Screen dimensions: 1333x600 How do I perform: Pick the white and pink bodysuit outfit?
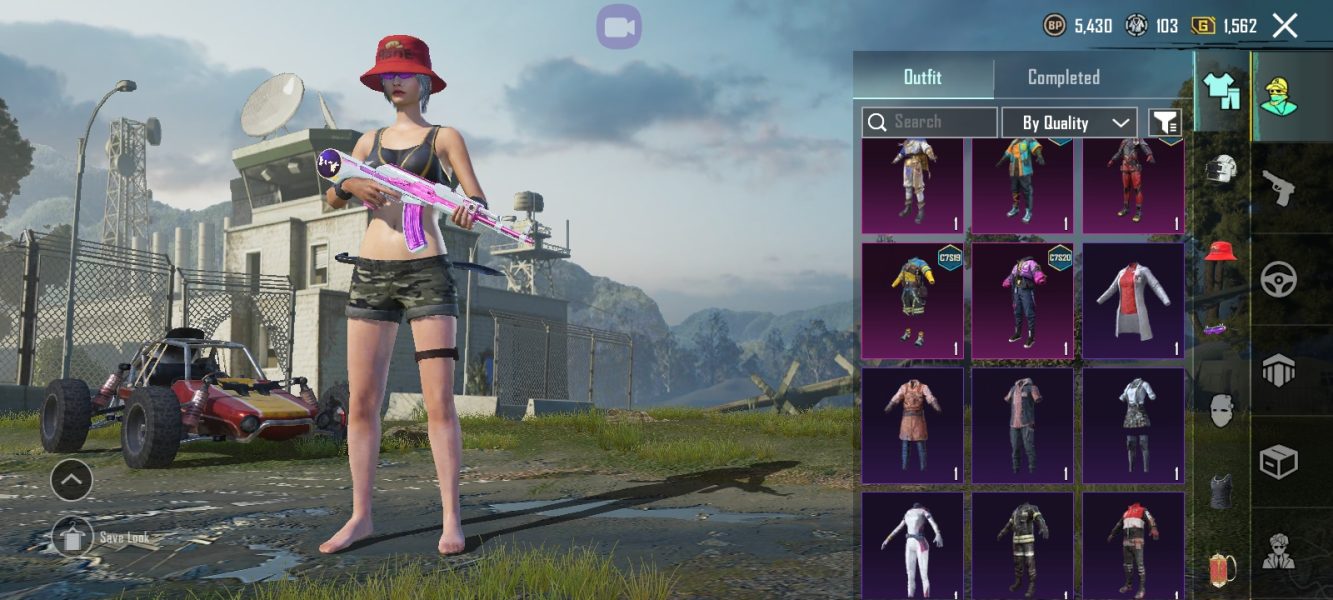pos(912,545)
